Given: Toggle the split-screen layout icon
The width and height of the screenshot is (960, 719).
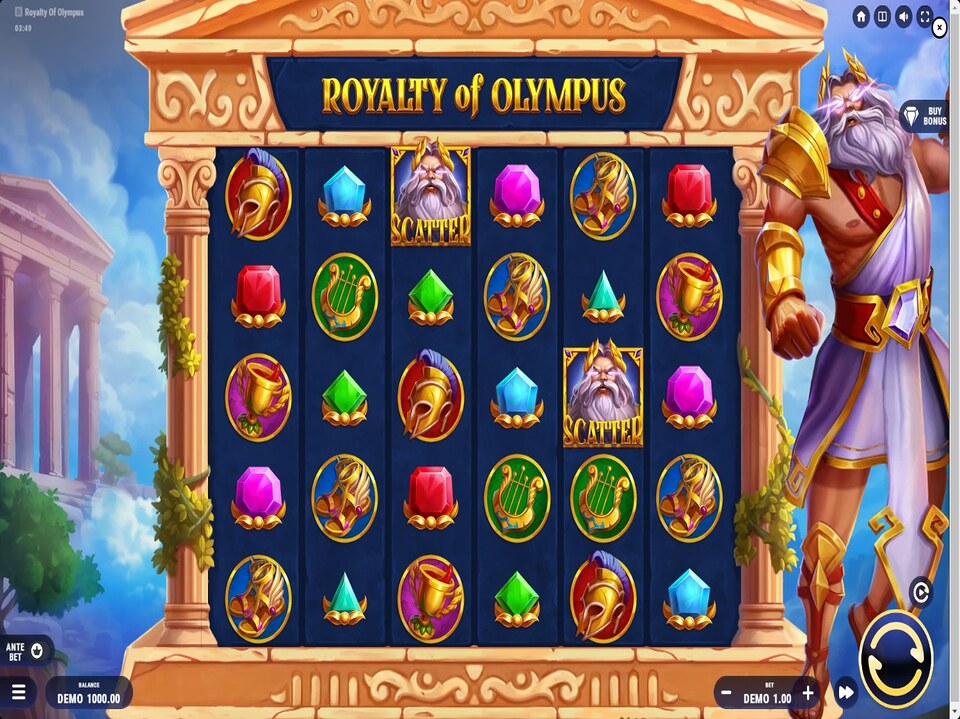Looking at the screenshot, I should [882, 16].
